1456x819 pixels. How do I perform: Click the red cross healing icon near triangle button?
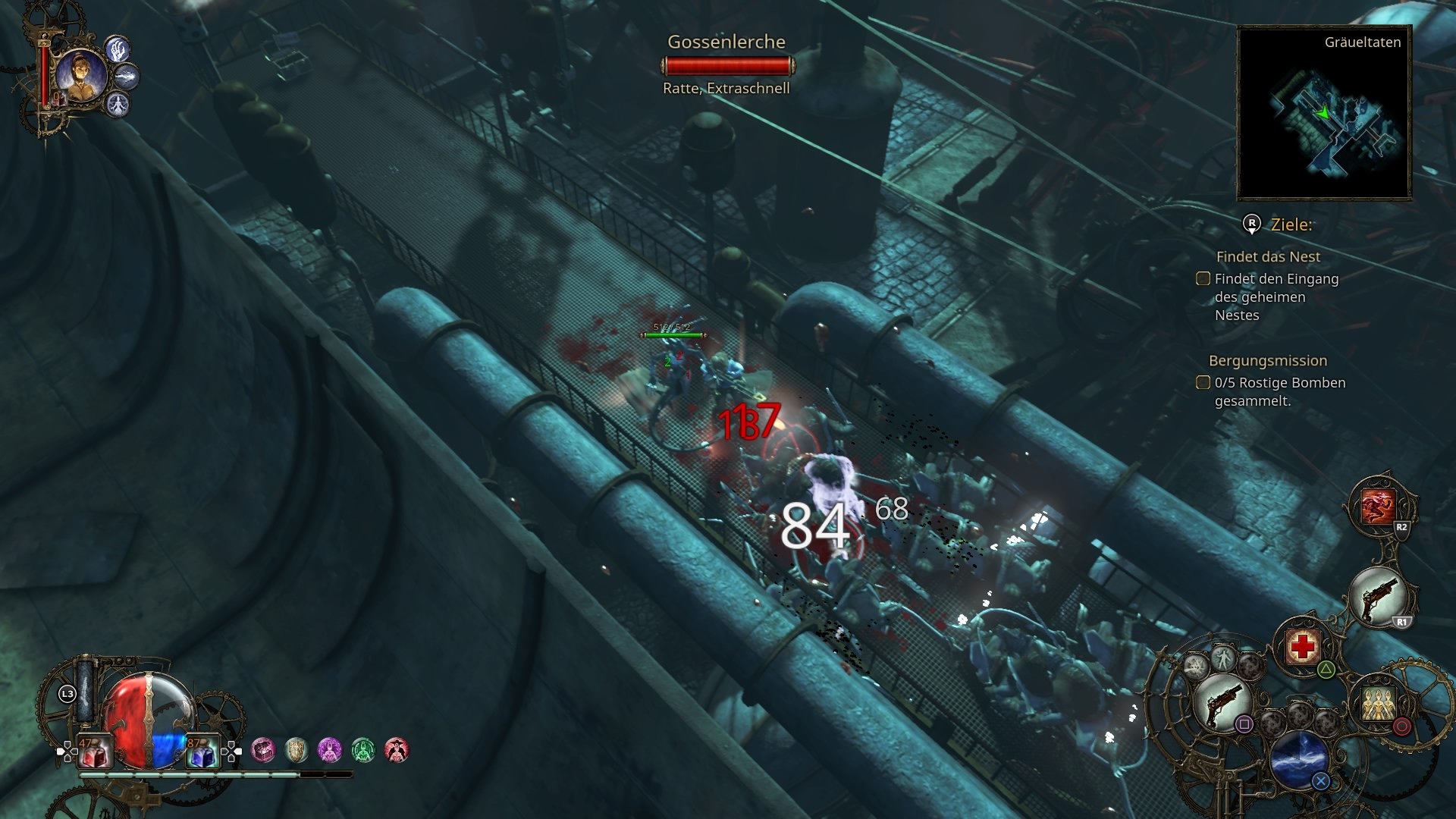click(1303, 645)
